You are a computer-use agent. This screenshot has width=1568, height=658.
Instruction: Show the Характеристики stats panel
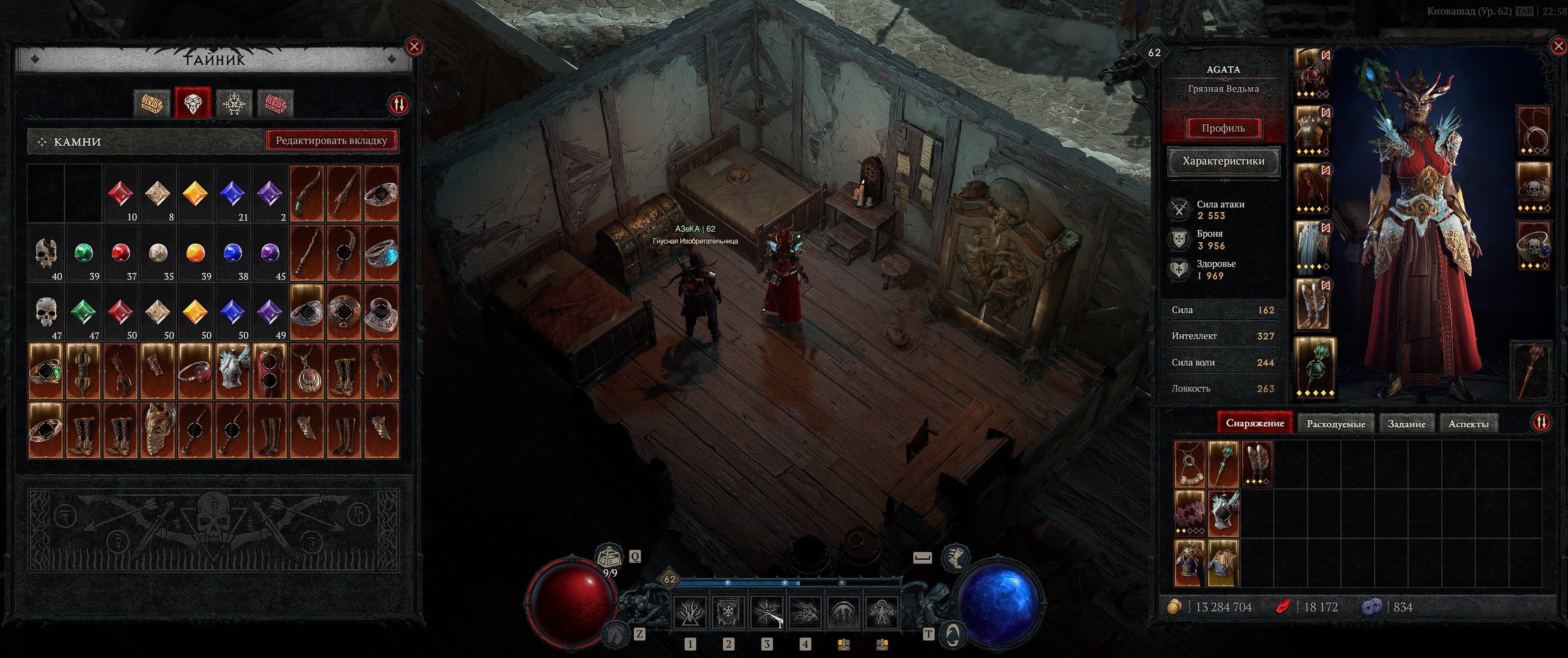[1223, 161]
